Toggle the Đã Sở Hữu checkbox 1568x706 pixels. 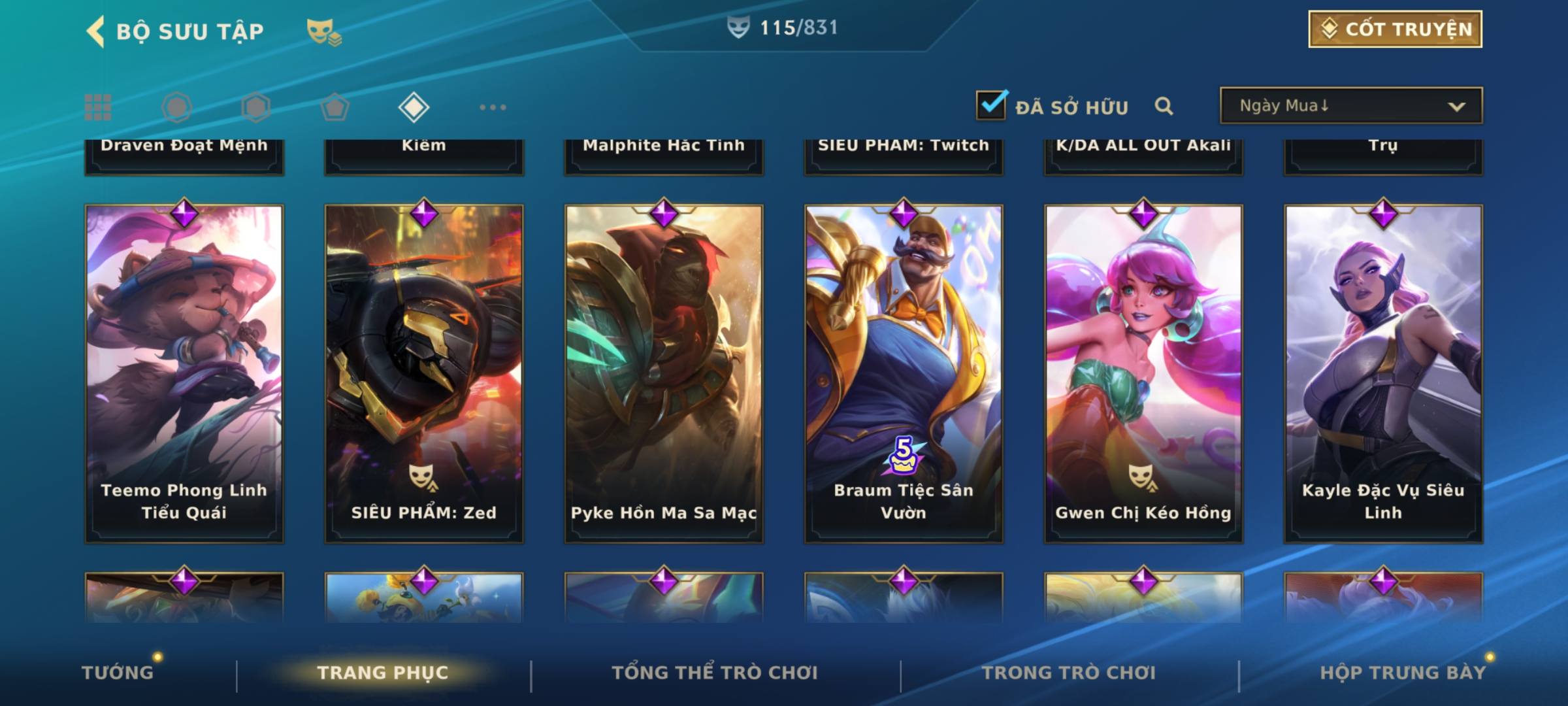pyautogui.click(x=991, y=105)
